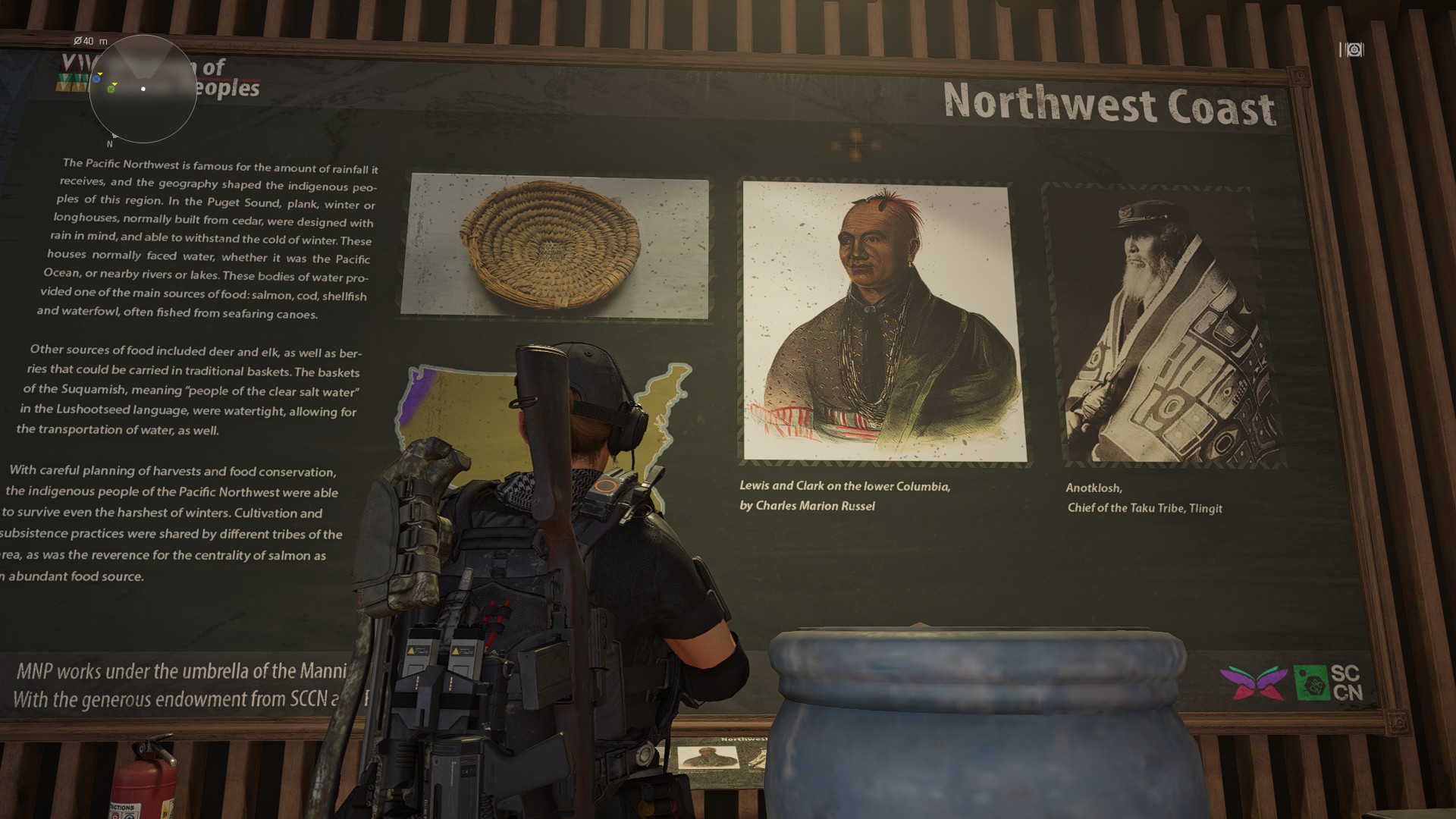This screenshot has width=1456, height=819.
Task: Click the cross ornament above the panel
Action: tap(856, 143)
